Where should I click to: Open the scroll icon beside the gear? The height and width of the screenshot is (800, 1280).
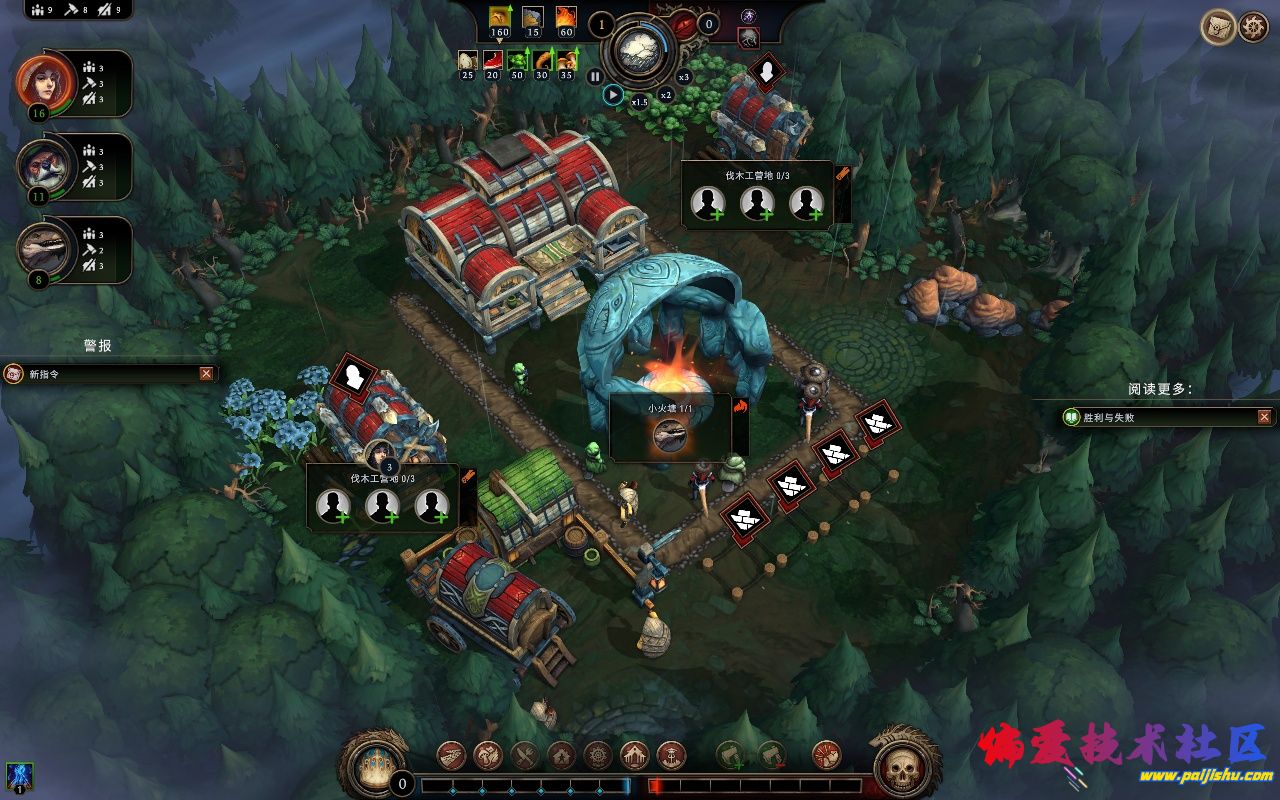click(x=1217, y=27)
